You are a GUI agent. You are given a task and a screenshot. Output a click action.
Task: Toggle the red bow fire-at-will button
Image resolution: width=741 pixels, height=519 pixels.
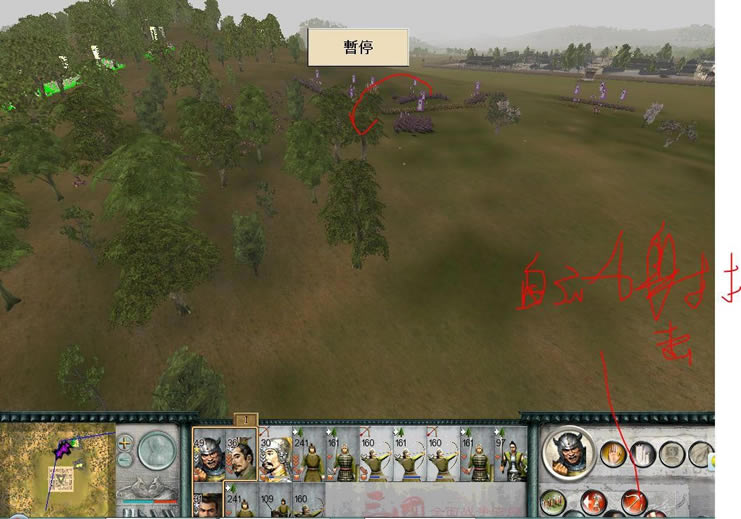click(x=632, y=501)
